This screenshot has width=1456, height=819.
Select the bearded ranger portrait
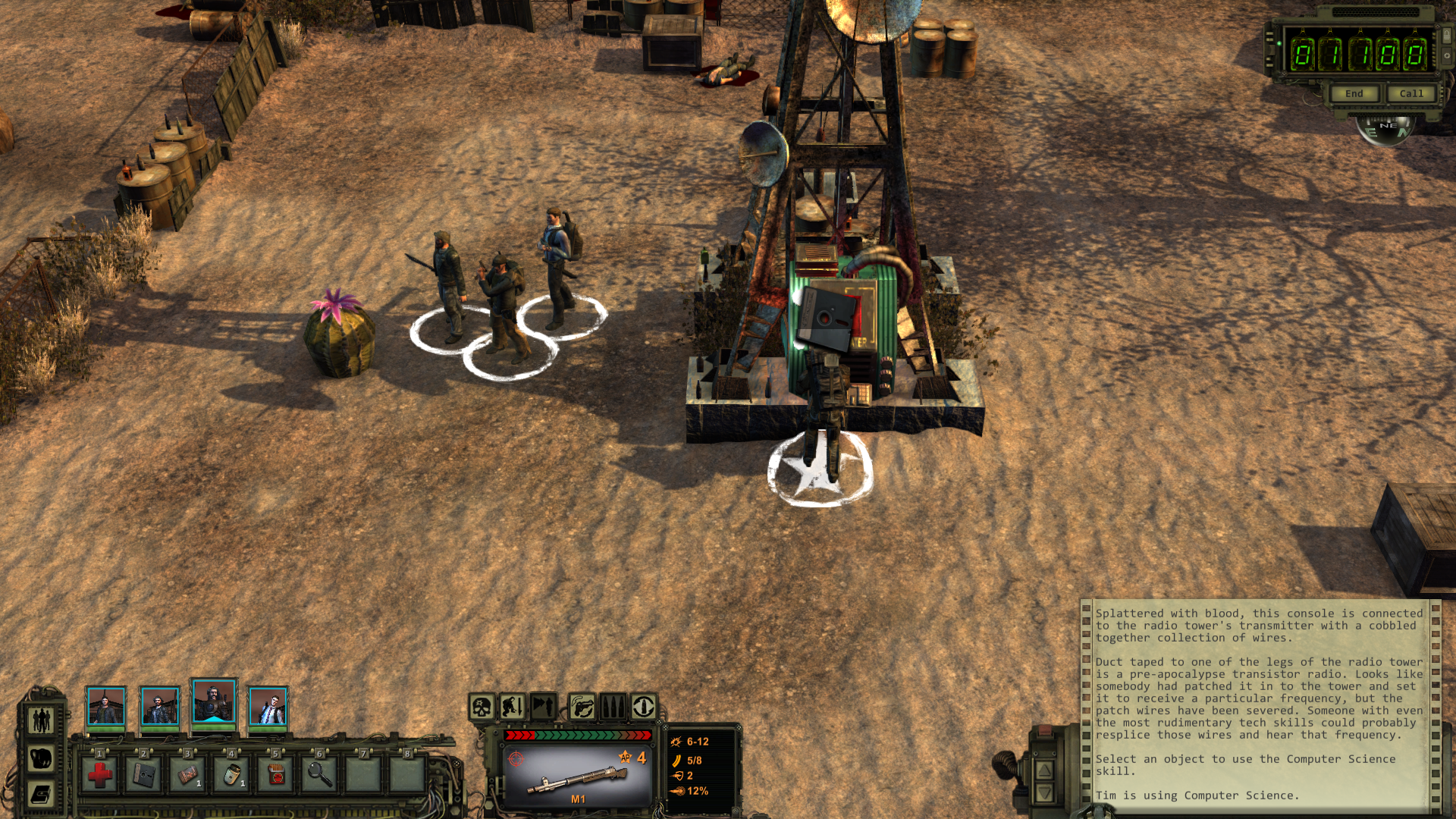[214, 702]
